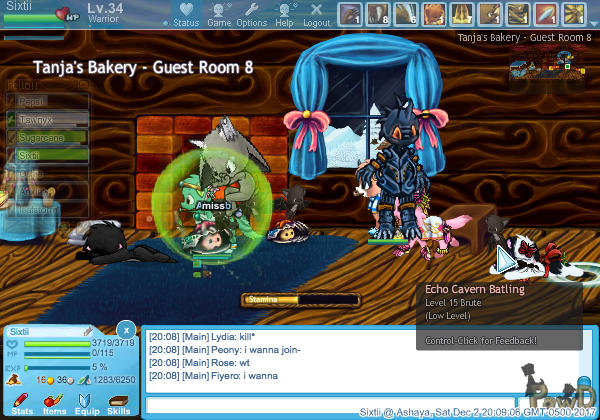
Task: Open the Game menu
Action: pos(218,14)
